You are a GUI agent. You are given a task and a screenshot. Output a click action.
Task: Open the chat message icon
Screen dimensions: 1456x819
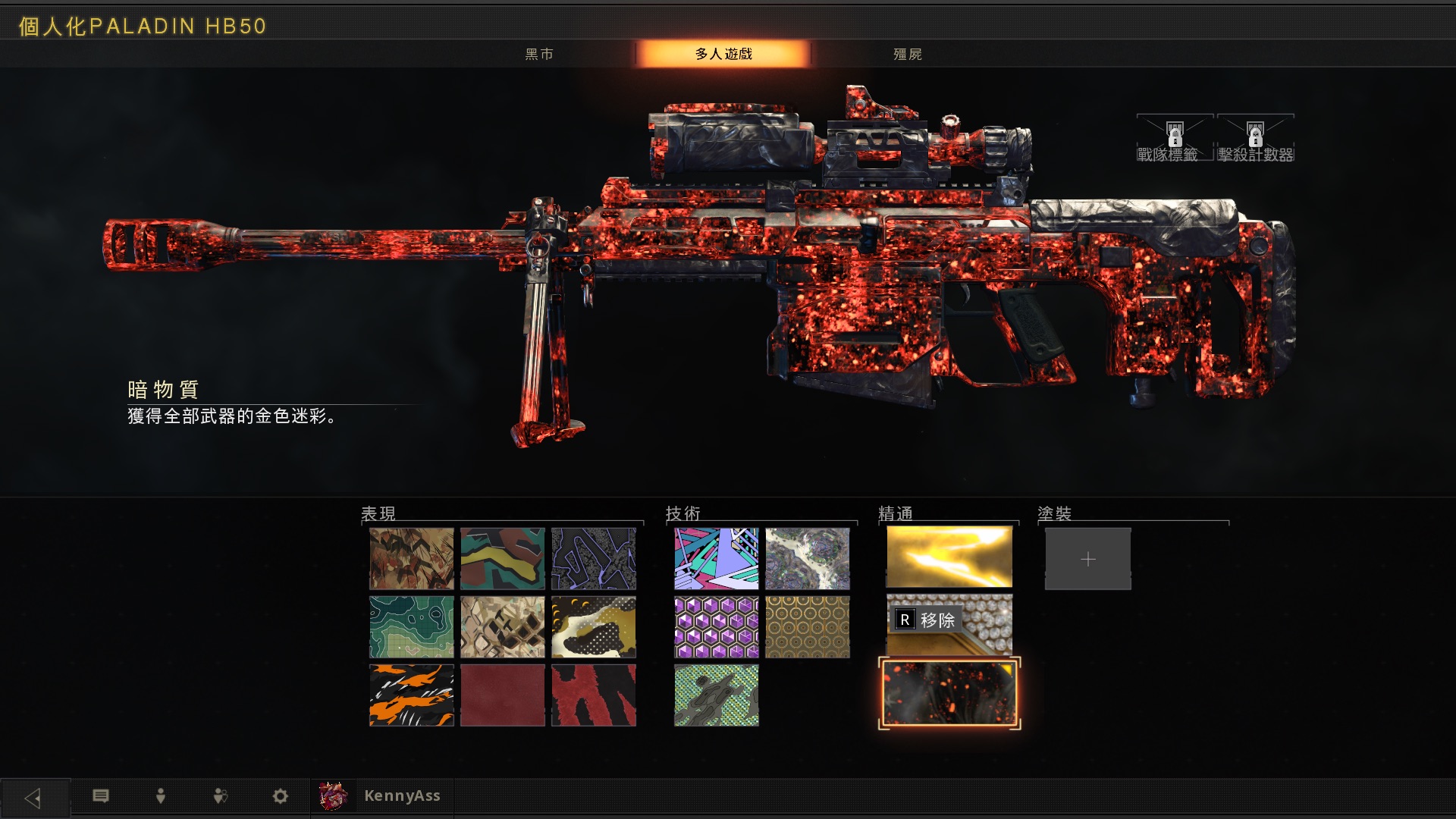click(x=101, y=795)
